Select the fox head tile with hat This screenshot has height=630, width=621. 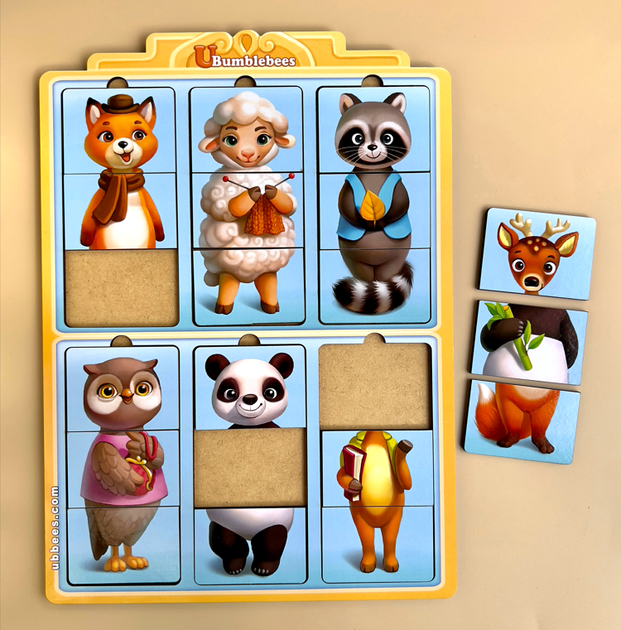tap(119, 131)
